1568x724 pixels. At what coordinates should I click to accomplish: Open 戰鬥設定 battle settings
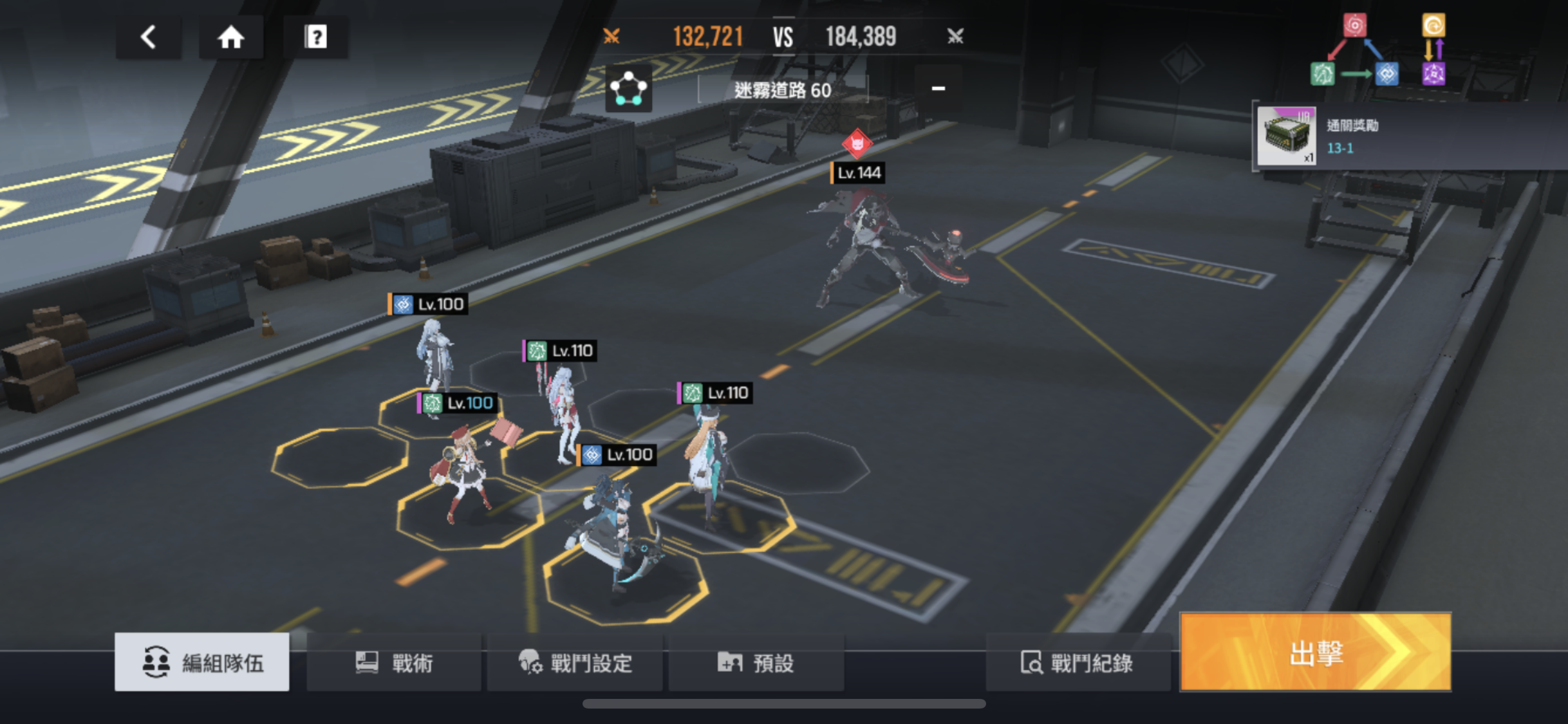click(x=575, y=662)
